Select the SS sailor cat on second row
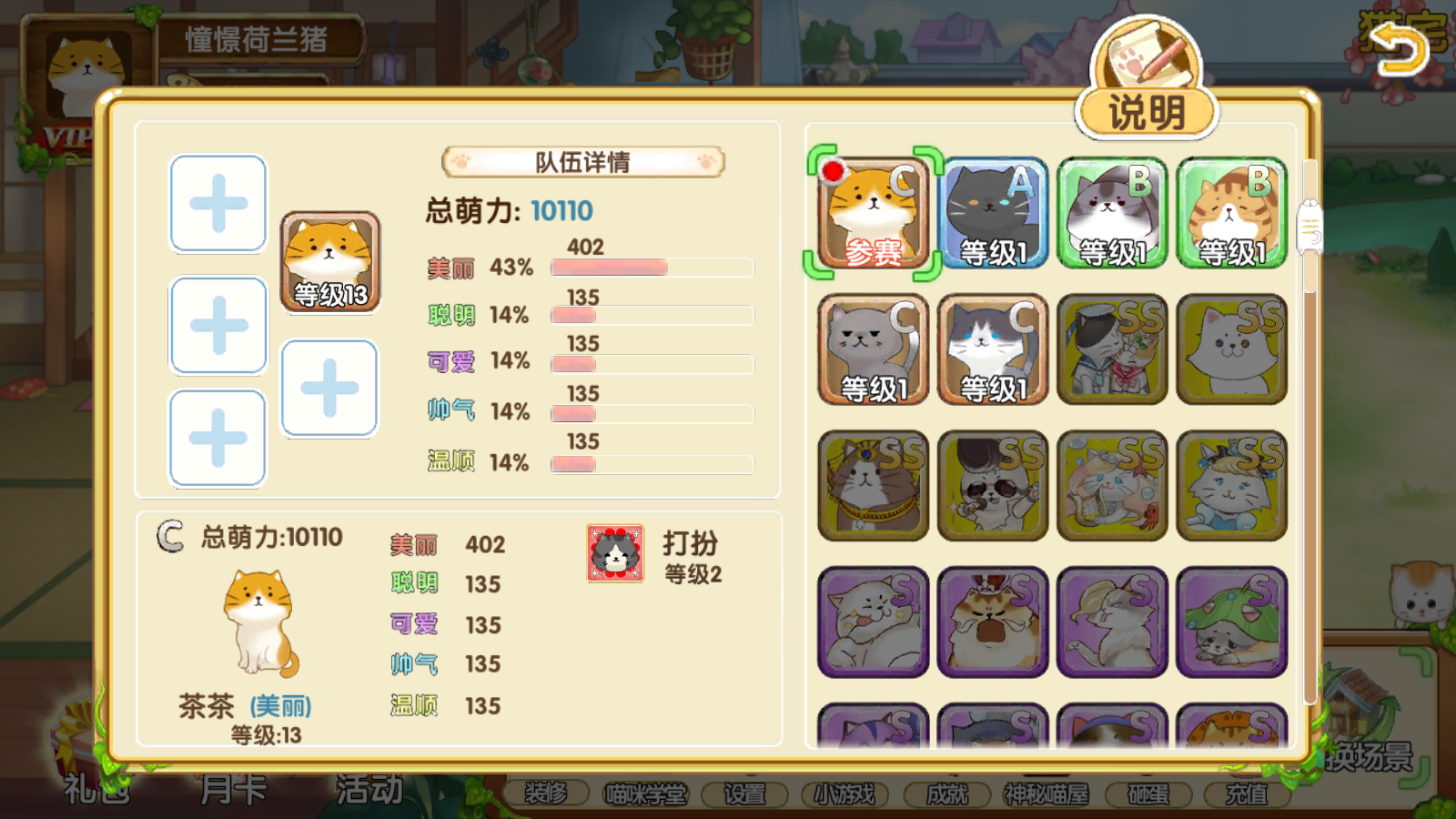This screenshot has width=1456, height=819. click(1110, 349)
